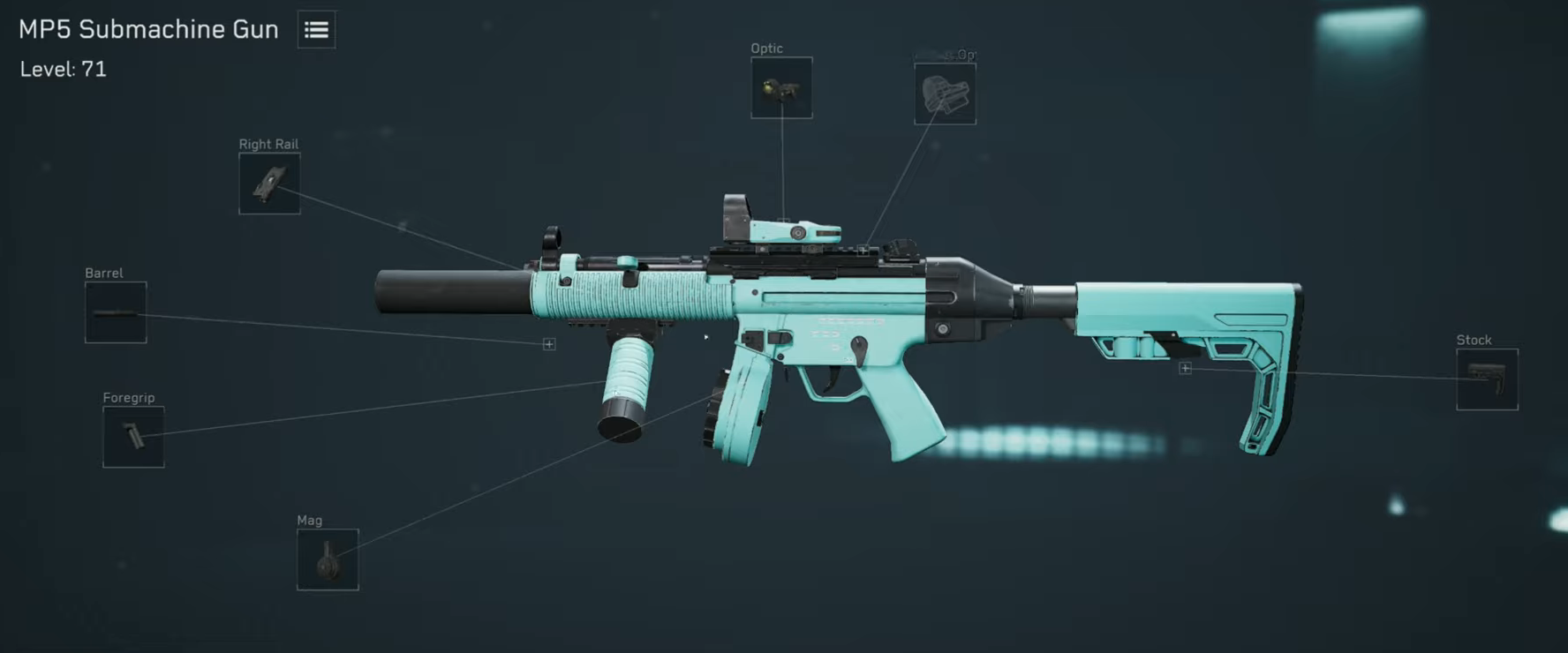Toggle the Foregrip attachment selection
This screenshot has height=653, width=1568.
coord(133,437)
